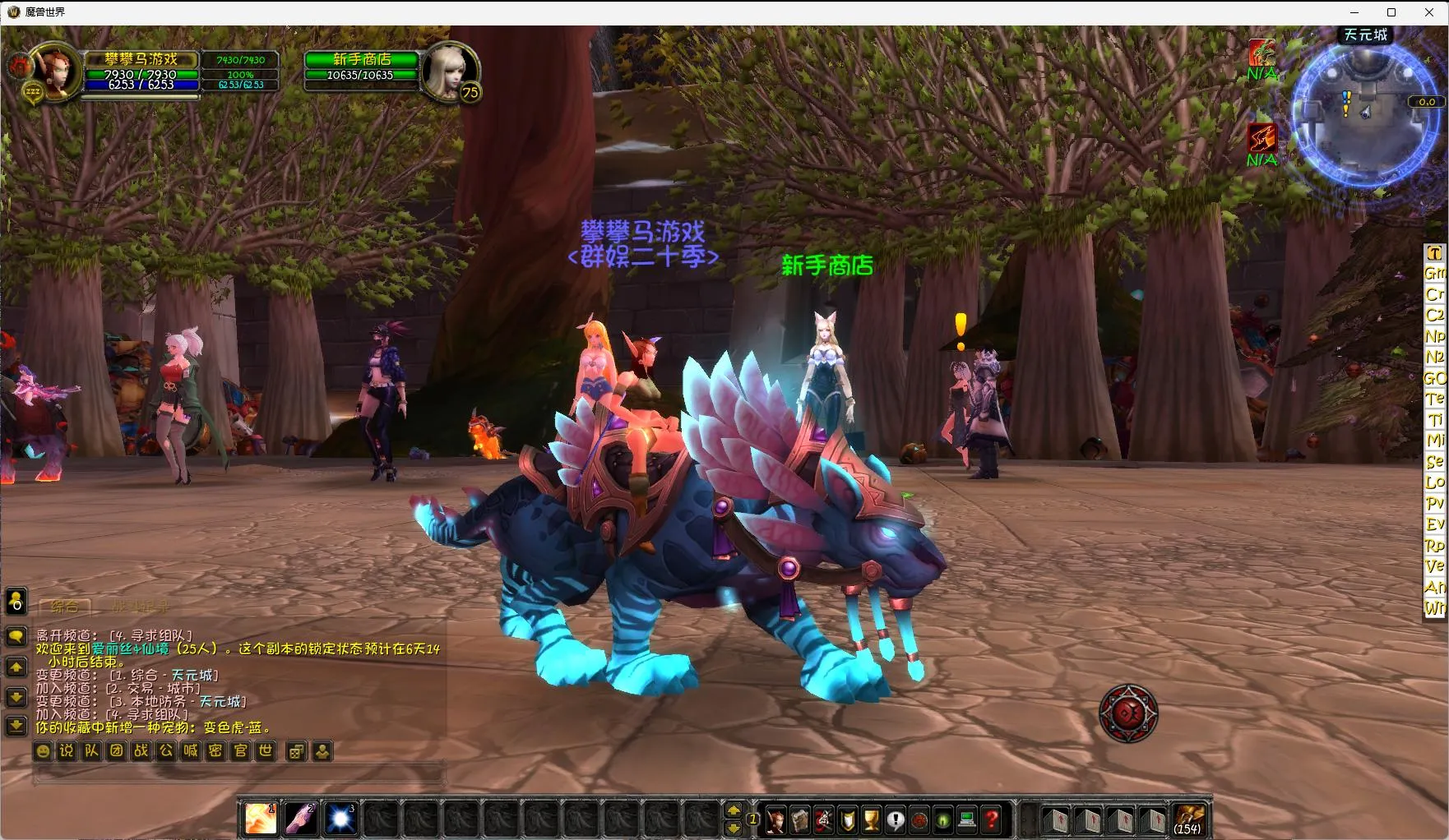This screenshot has width=1449, height=840.
Task: Open the spellbook micro button
Action: (799, 819)
